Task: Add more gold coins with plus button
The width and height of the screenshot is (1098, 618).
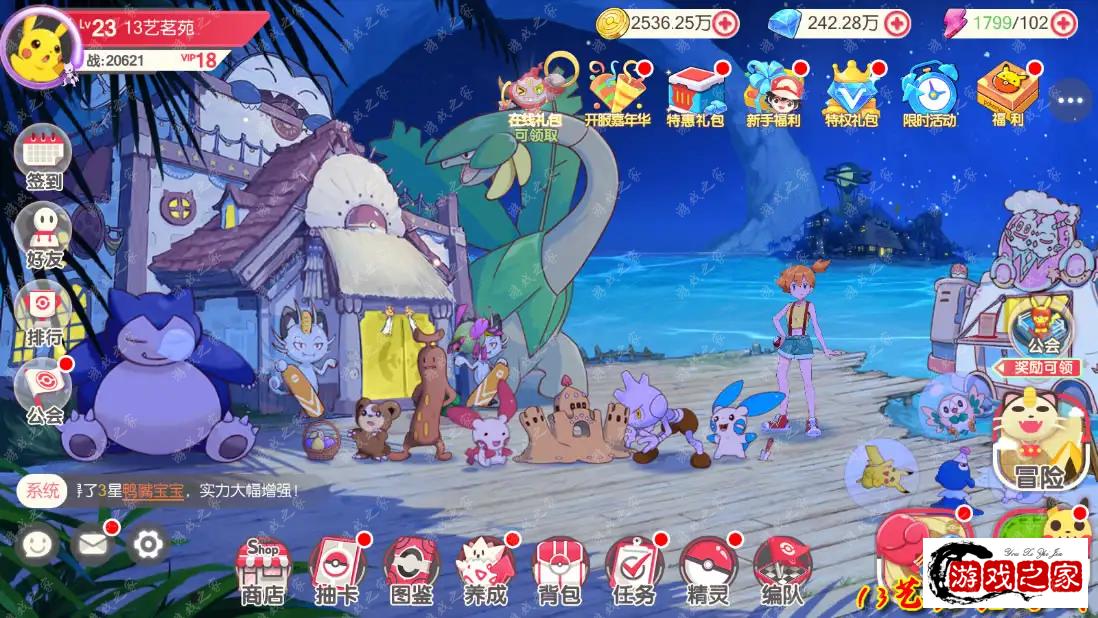Action: [x=725, y=23]
